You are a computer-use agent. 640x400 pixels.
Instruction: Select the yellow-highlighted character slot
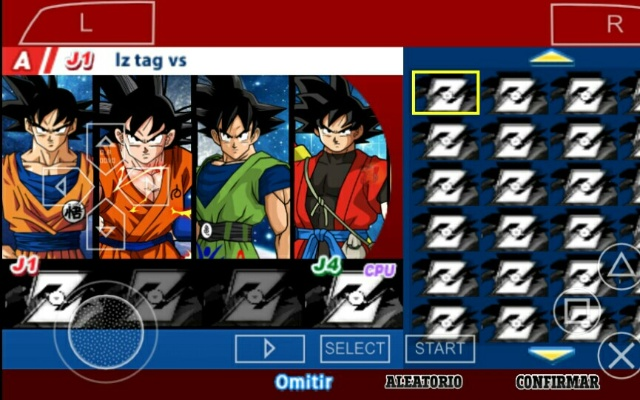pyautogui.click(x=445, y=93)
